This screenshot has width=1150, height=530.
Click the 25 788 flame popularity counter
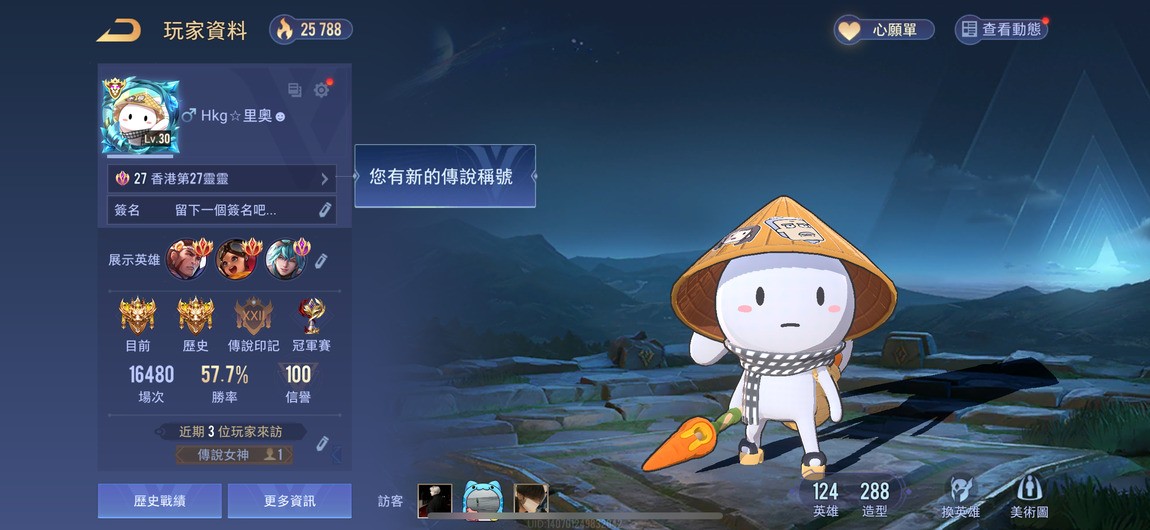point(311,30)
